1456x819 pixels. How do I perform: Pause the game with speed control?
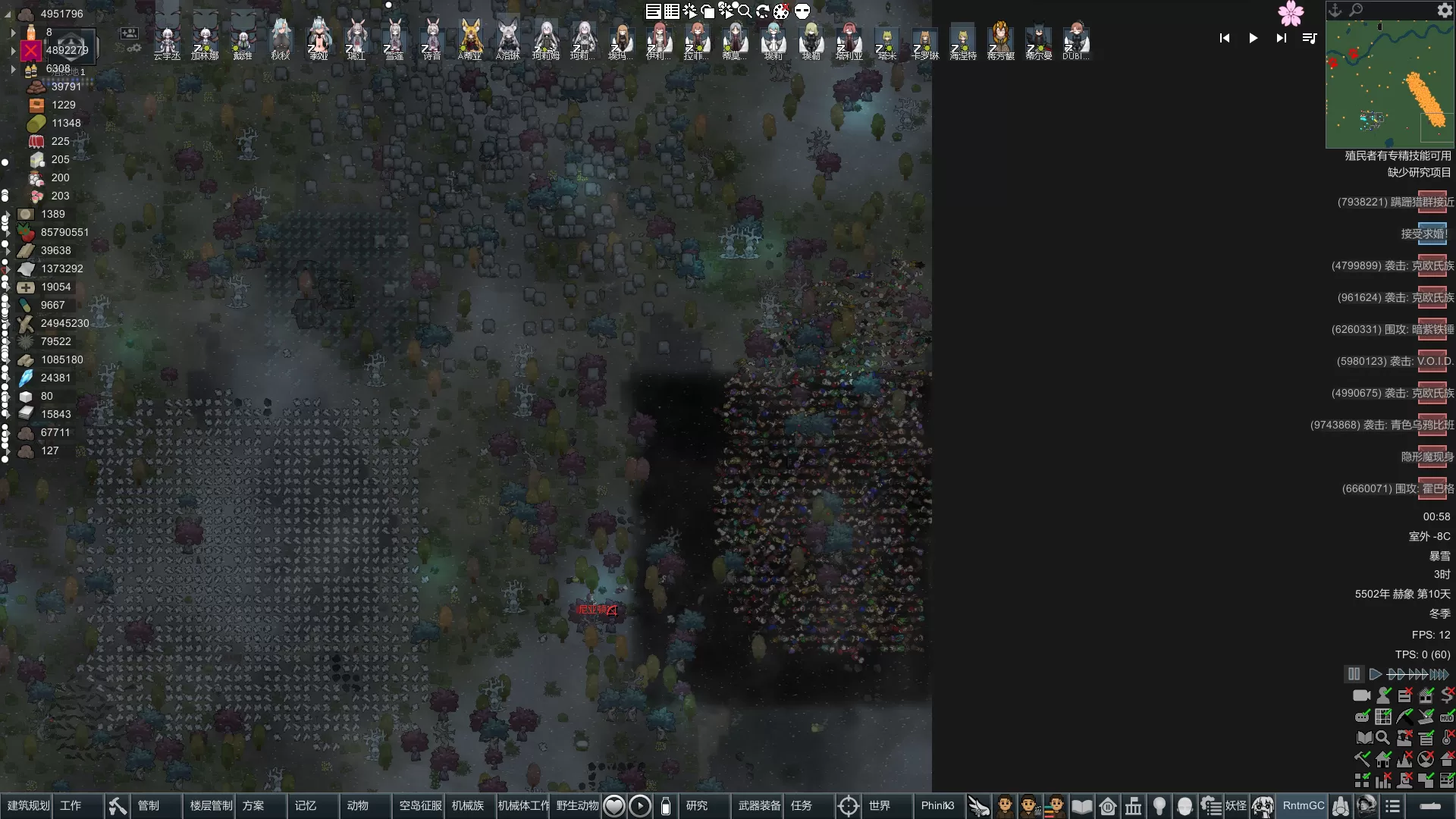(x=1354, y=674)
